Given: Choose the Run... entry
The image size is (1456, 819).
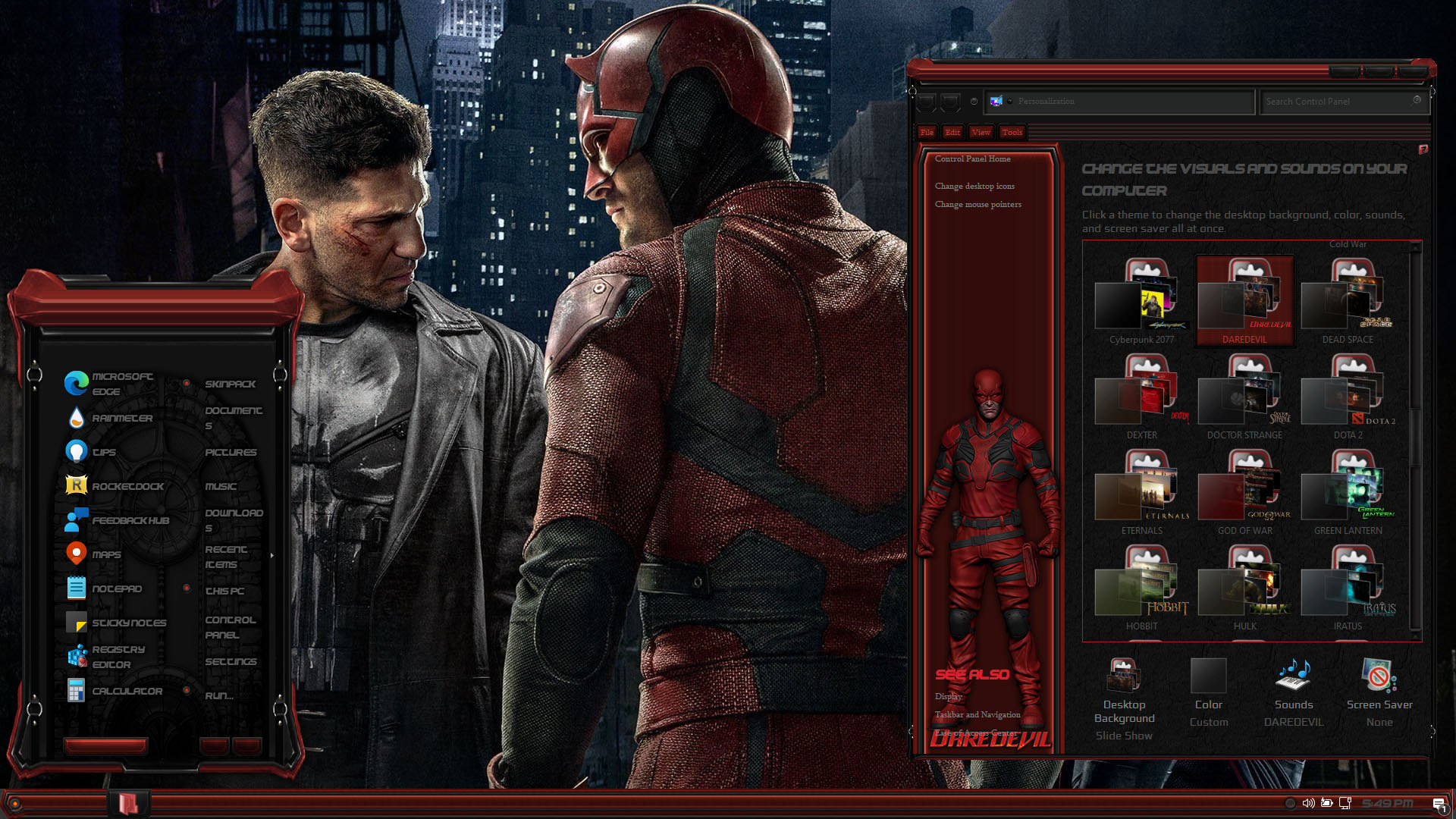Looking at the screenshot, I should (219, 695).
